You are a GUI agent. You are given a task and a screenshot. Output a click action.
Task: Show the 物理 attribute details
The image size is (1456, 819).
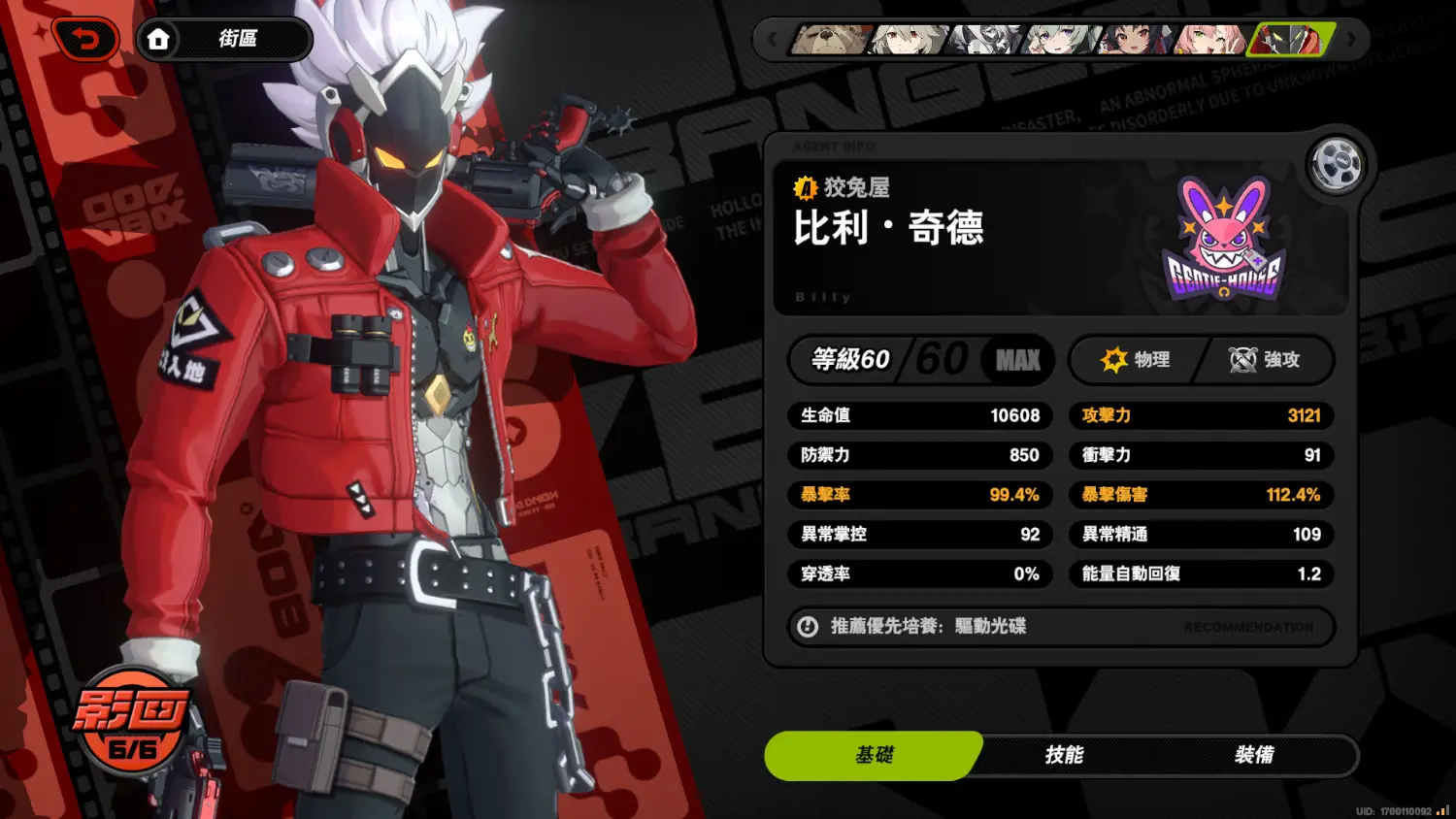pos(1136,360)
